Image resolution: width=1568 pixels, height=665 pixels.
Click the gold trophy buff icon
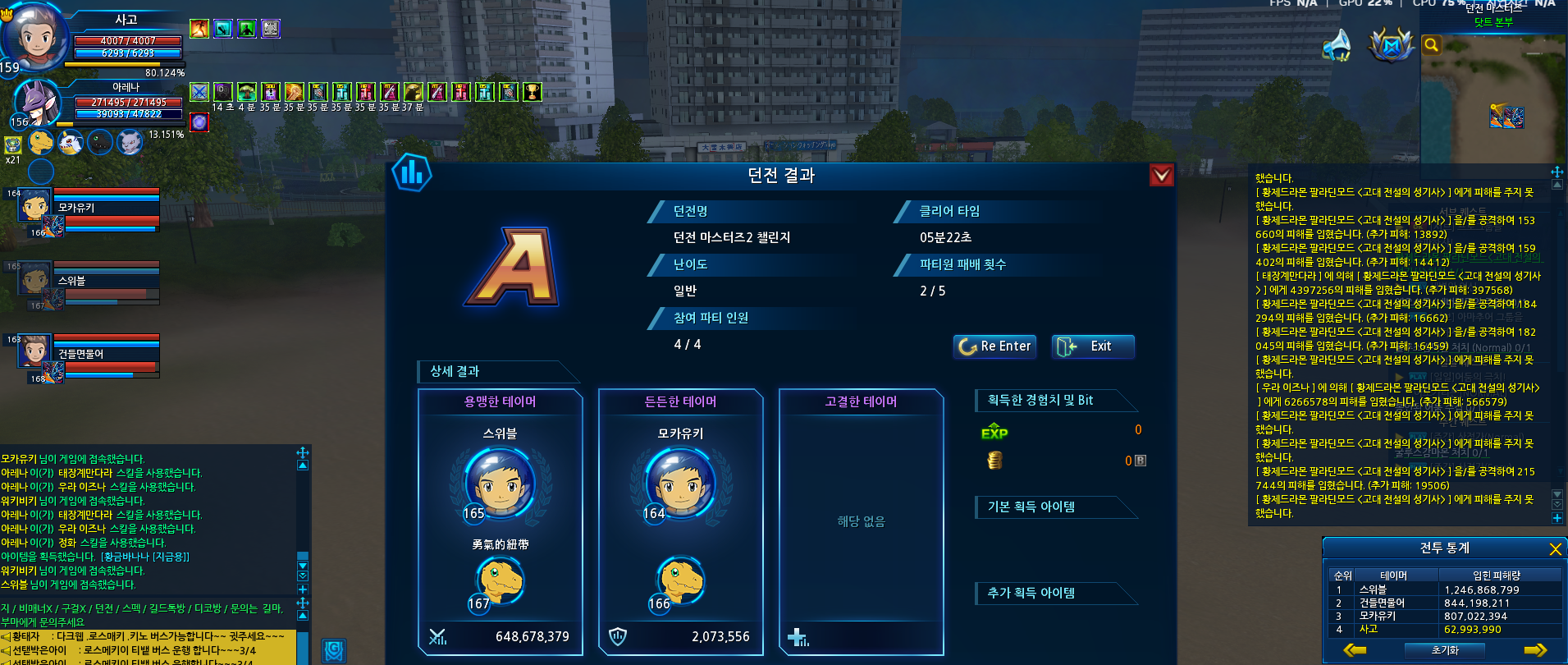pos(533,92)
